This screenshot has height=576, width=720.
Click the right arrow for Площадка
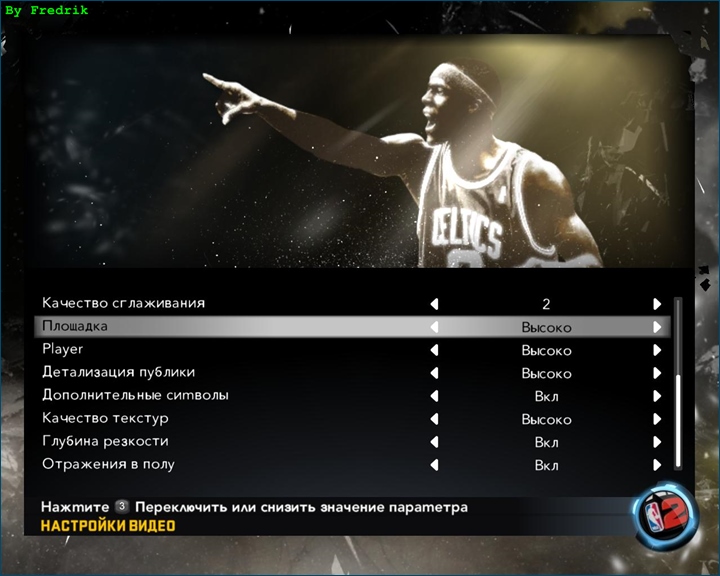pos(657,327)
